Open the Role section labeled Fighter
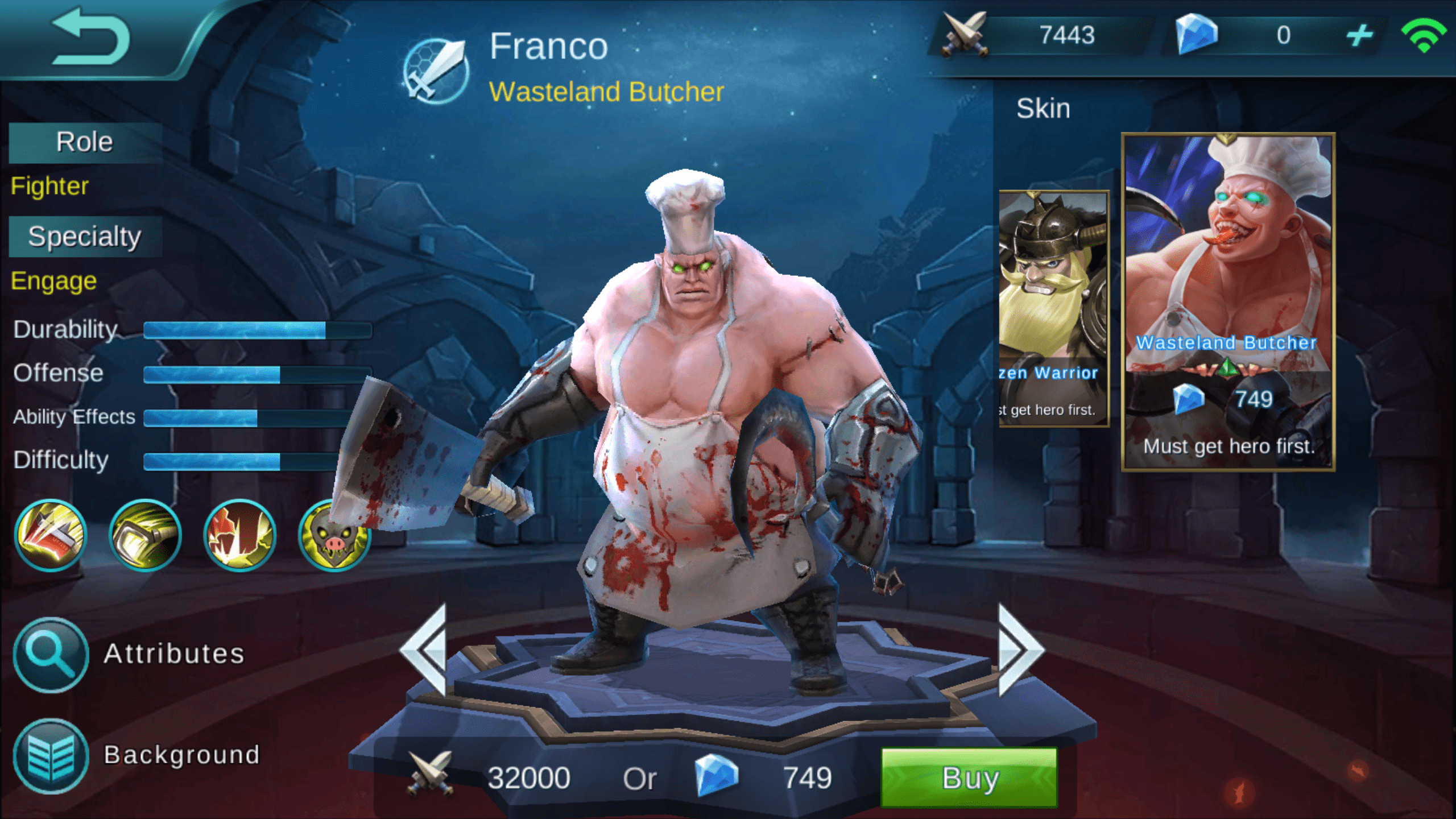This screenshot has height=819, width=1456. pyautogui.click(x=49, y=186)
